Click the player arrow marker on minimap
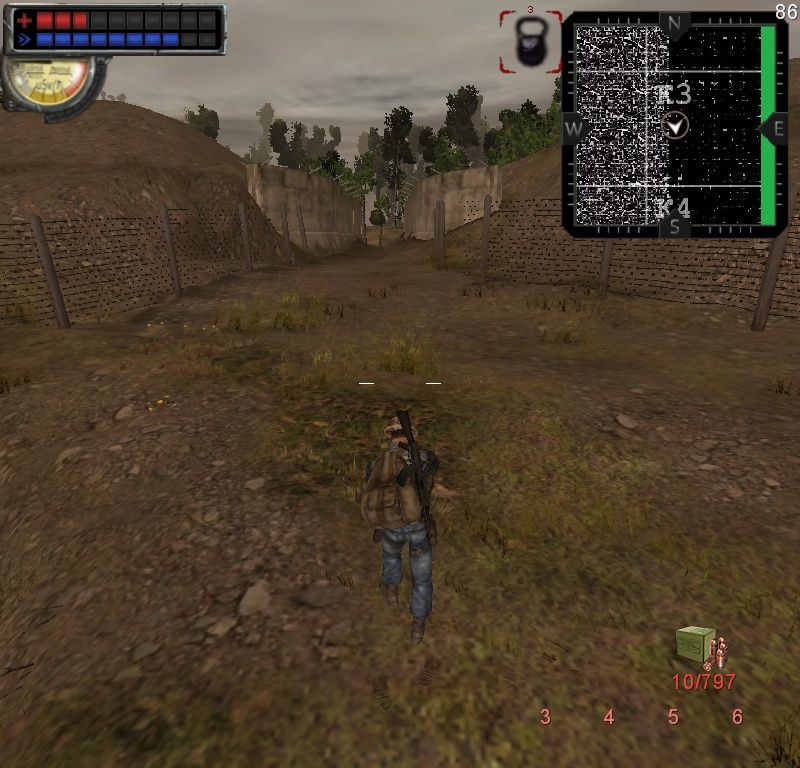Viewport: 800px width, 768px height. click(x=675, y=125)
